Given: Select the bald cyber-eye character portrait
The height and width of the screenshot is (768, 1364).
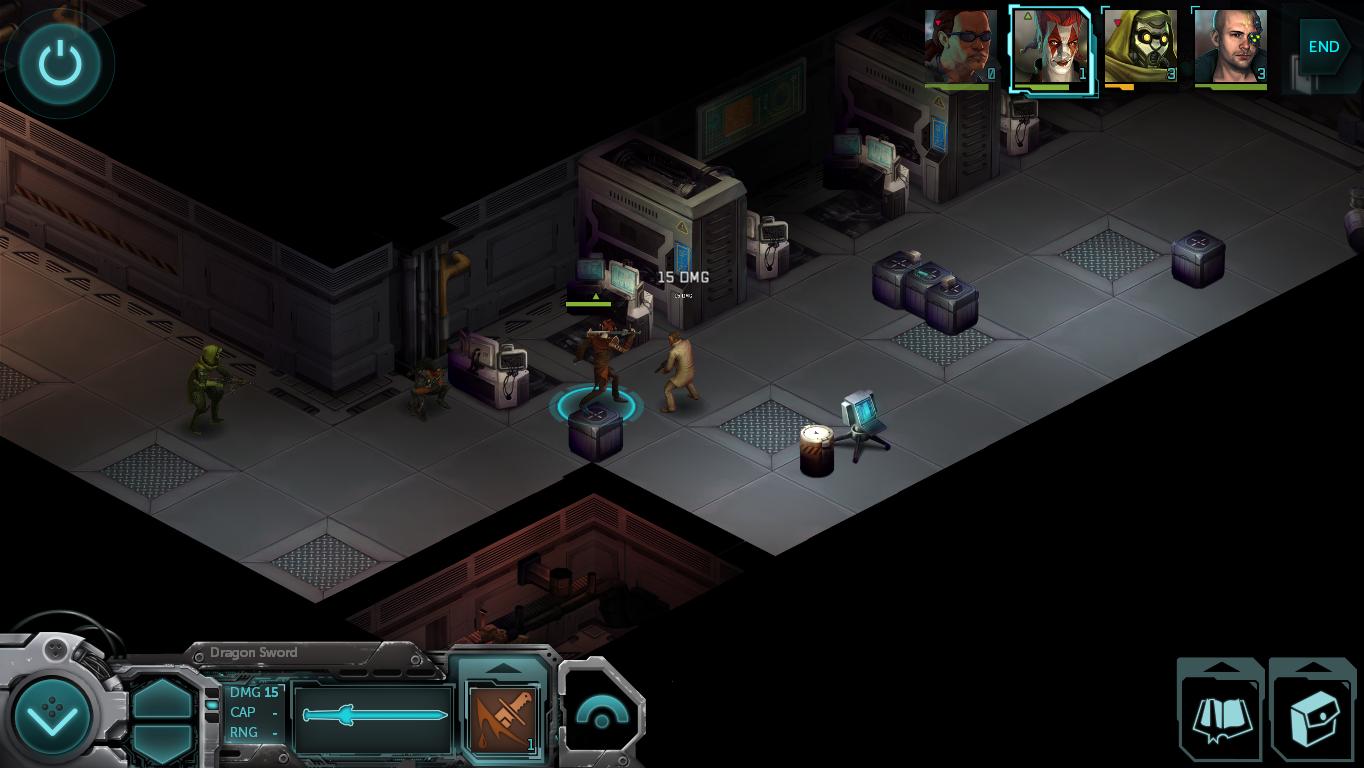Looking at the screenshot, I should pos(1230,47).
